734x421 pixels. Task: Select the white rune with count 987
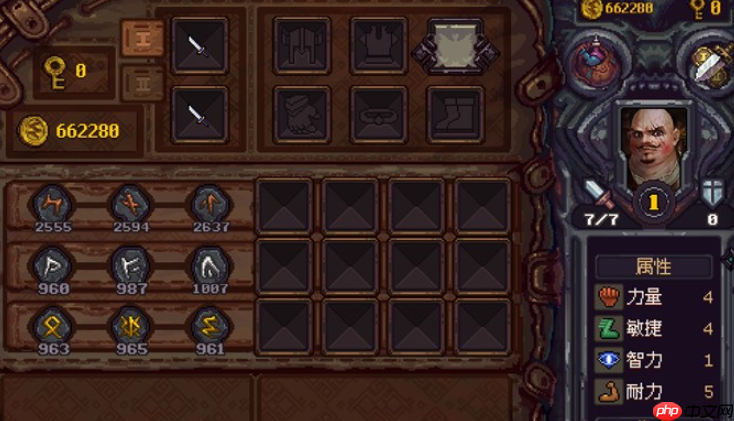click(130, 264)
